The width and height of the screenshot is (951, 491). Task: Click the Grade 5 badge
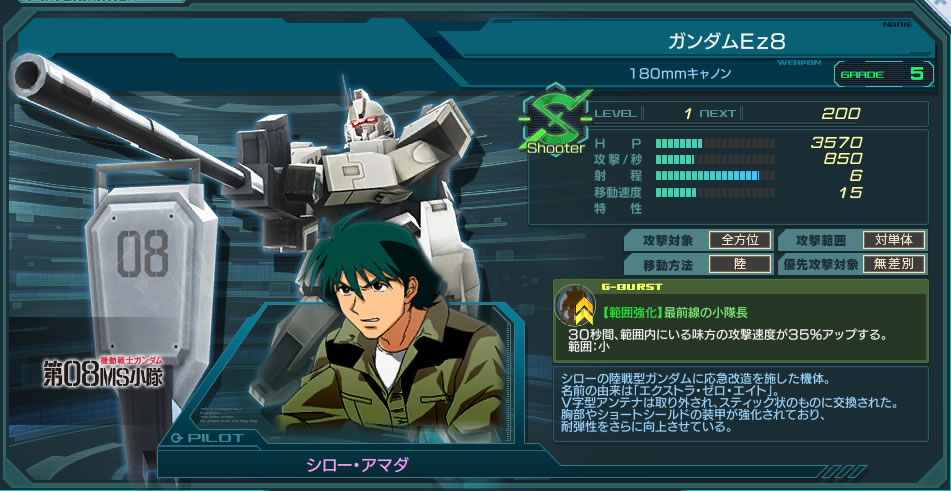coord(881,74)
